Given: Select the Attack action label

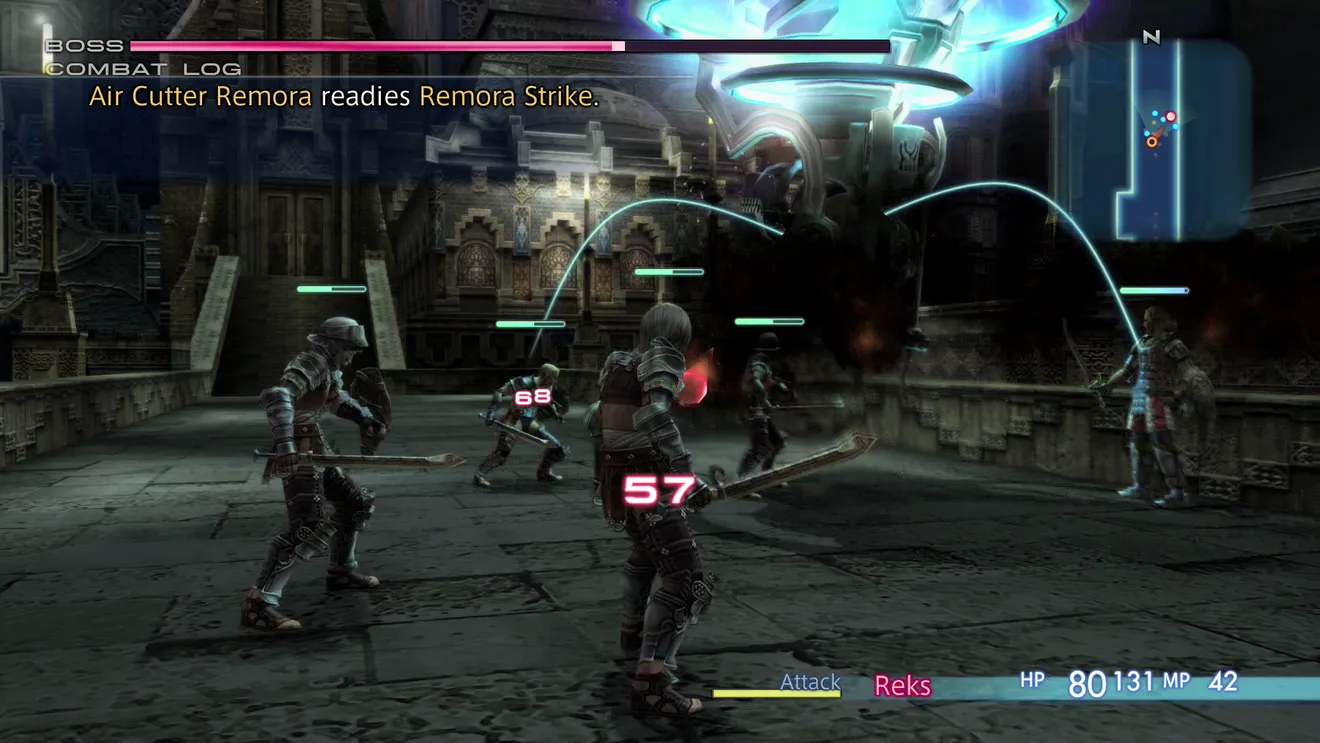Looking at the screenshot, I should click(x=810, y=682).
